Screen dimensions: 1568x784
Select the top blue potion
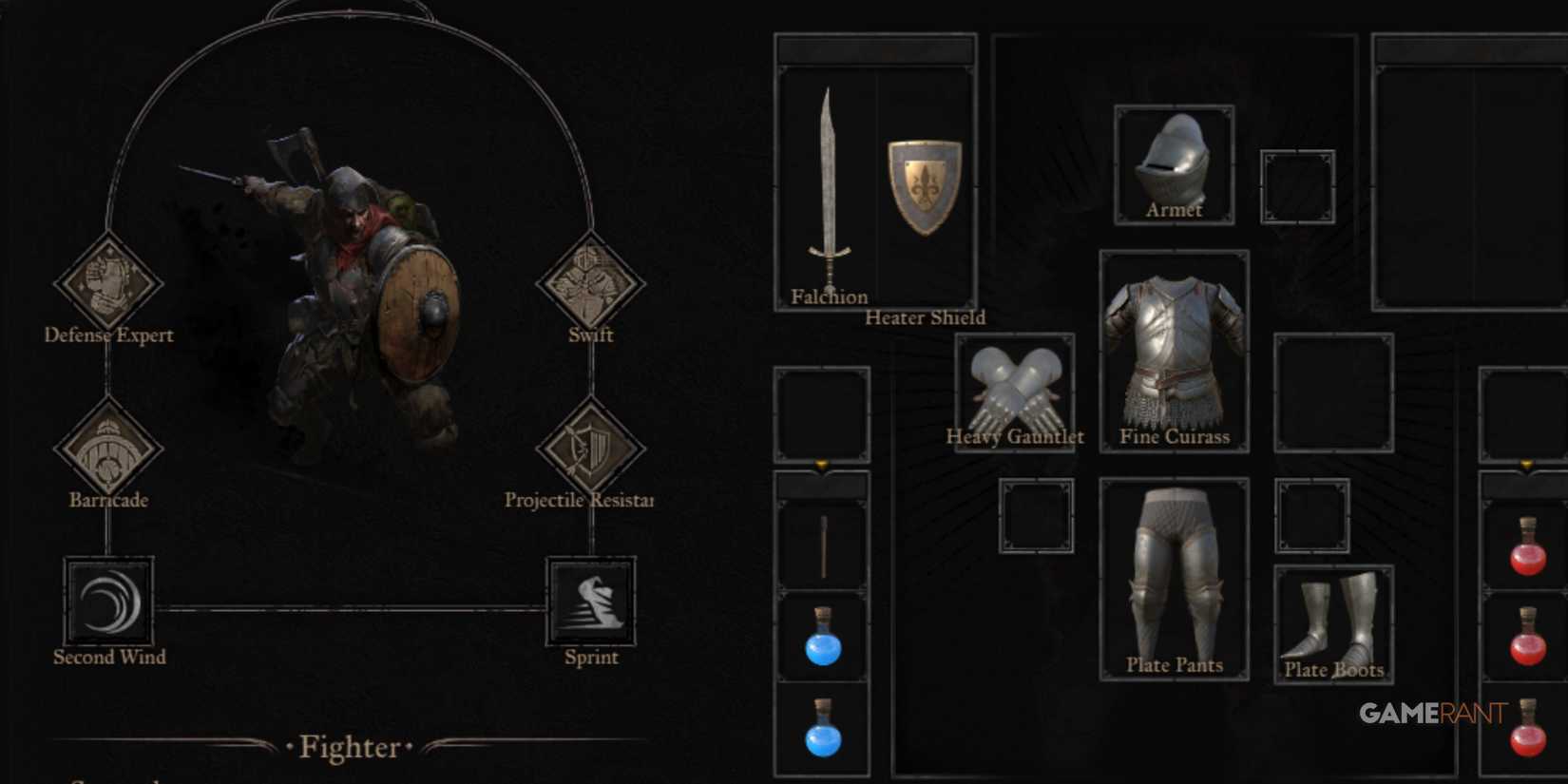(823, 639)
